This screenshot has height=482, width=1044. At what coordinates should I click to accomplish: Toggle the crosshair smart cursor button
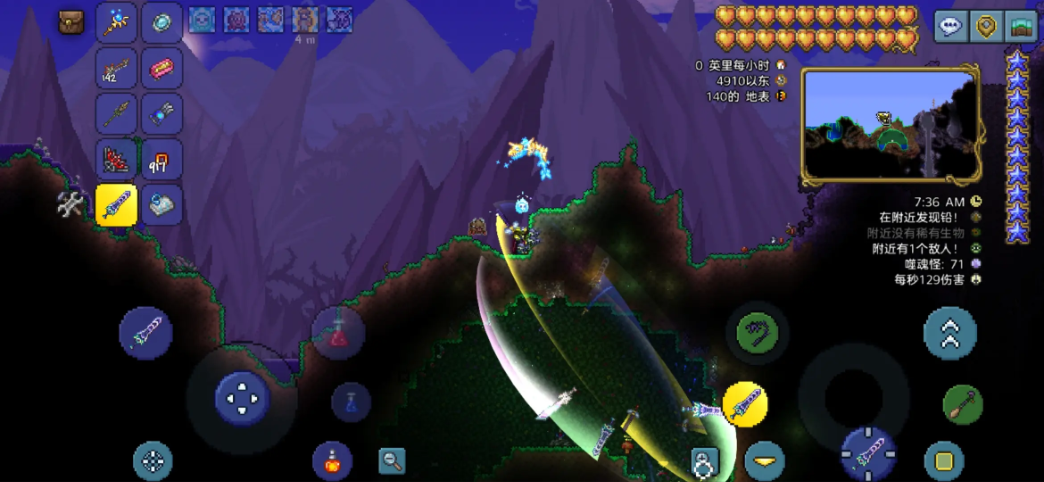pyautogui.click(x=153, y=461)
